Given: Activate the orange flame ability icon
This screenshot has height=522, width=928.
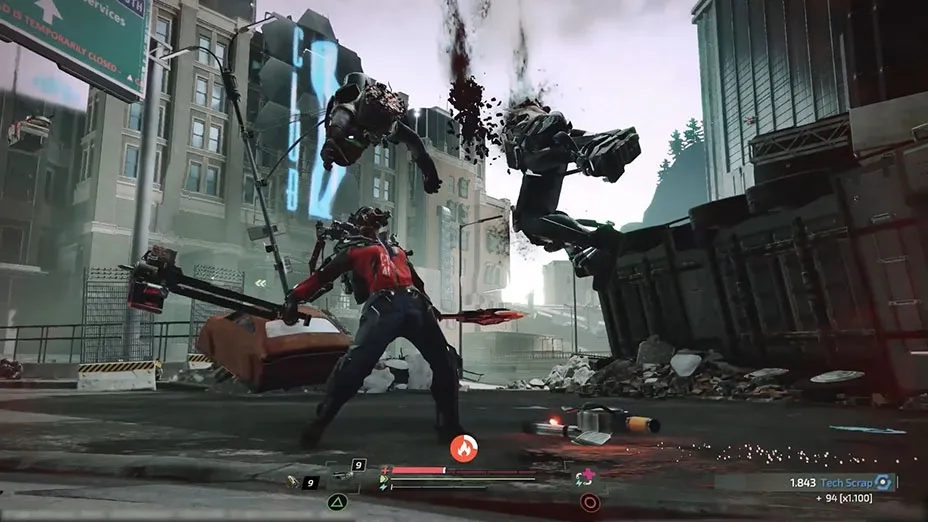Looking at the screenshot, I should tap(464, 448).
